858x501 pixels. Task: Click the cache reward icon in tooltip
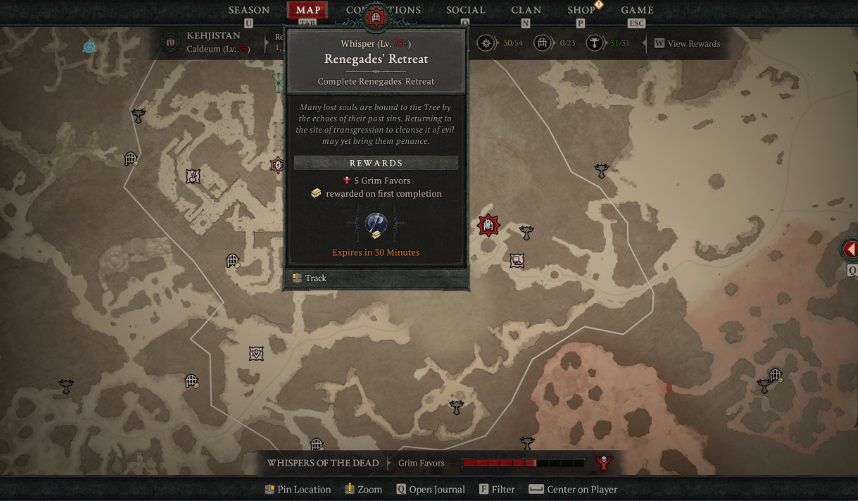click(376, 225)
